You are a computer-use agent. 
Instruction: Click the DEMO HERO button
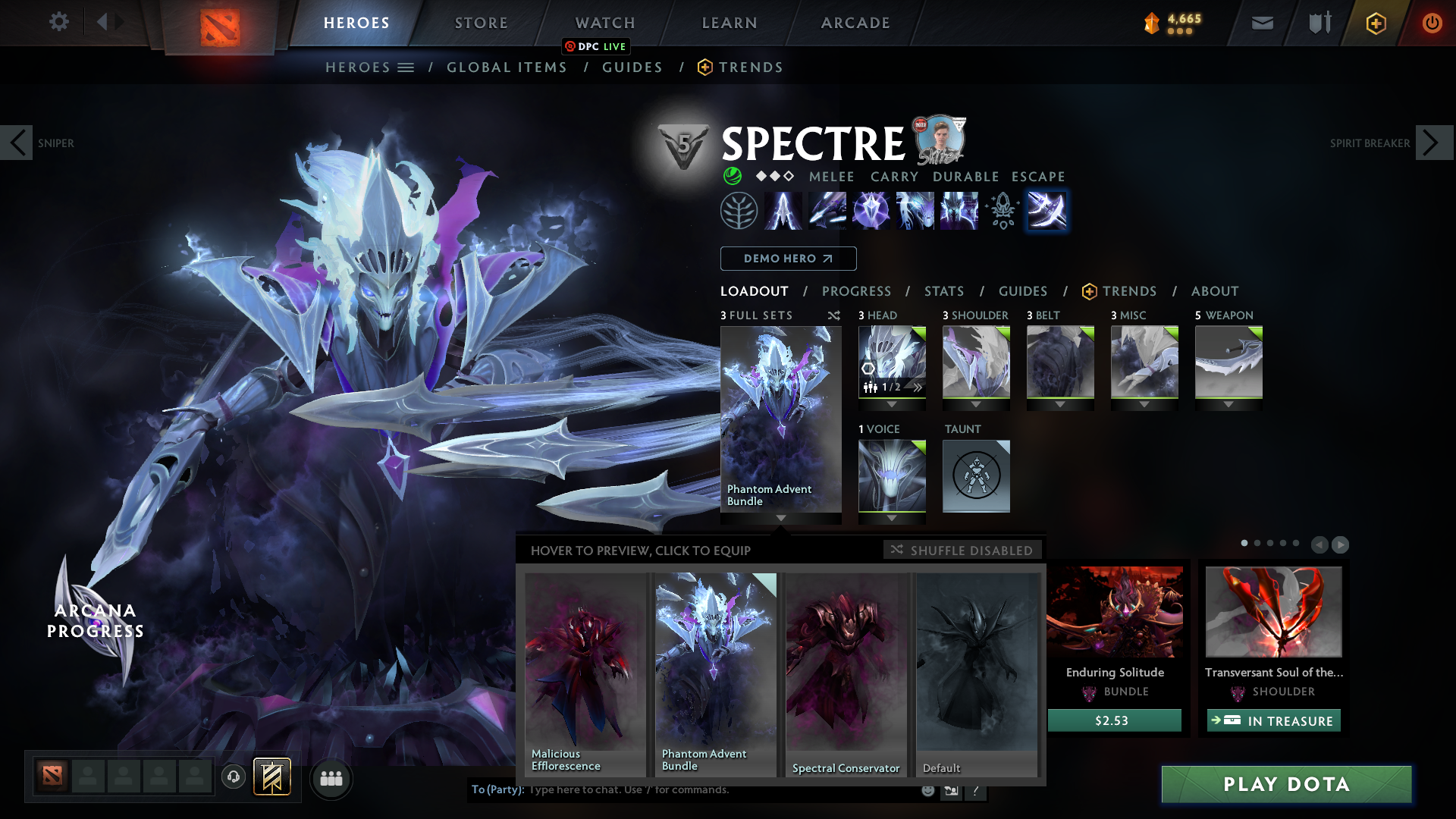click(787, 259)
